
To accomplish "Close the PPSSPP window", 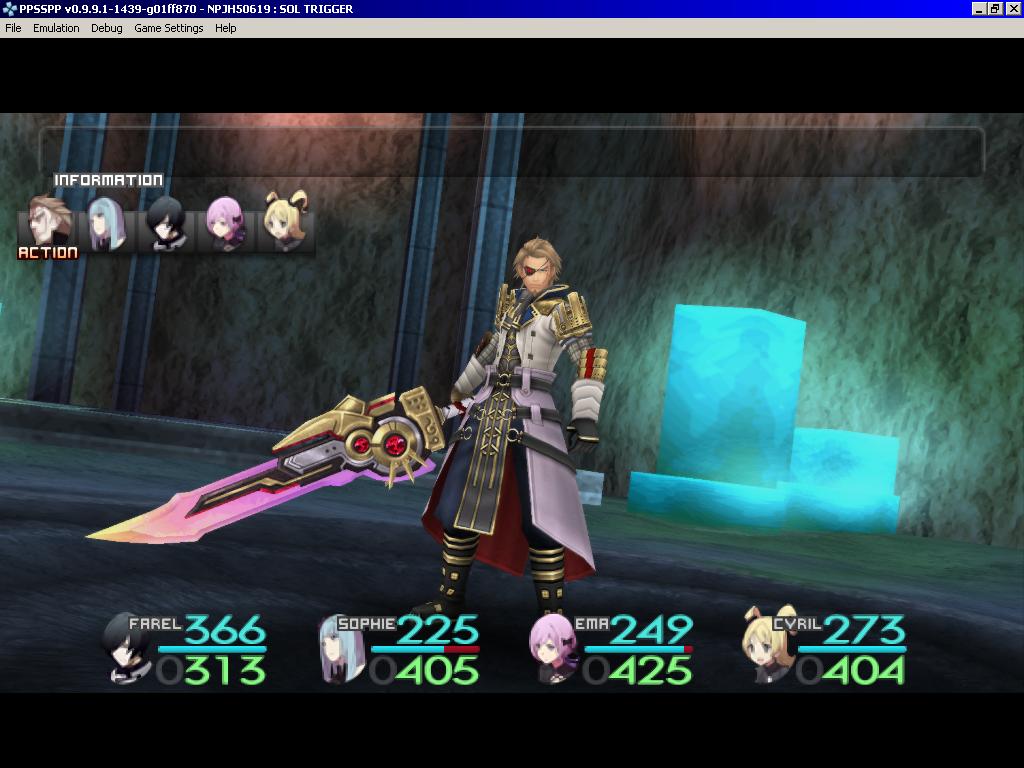I will coord(1012,9).
